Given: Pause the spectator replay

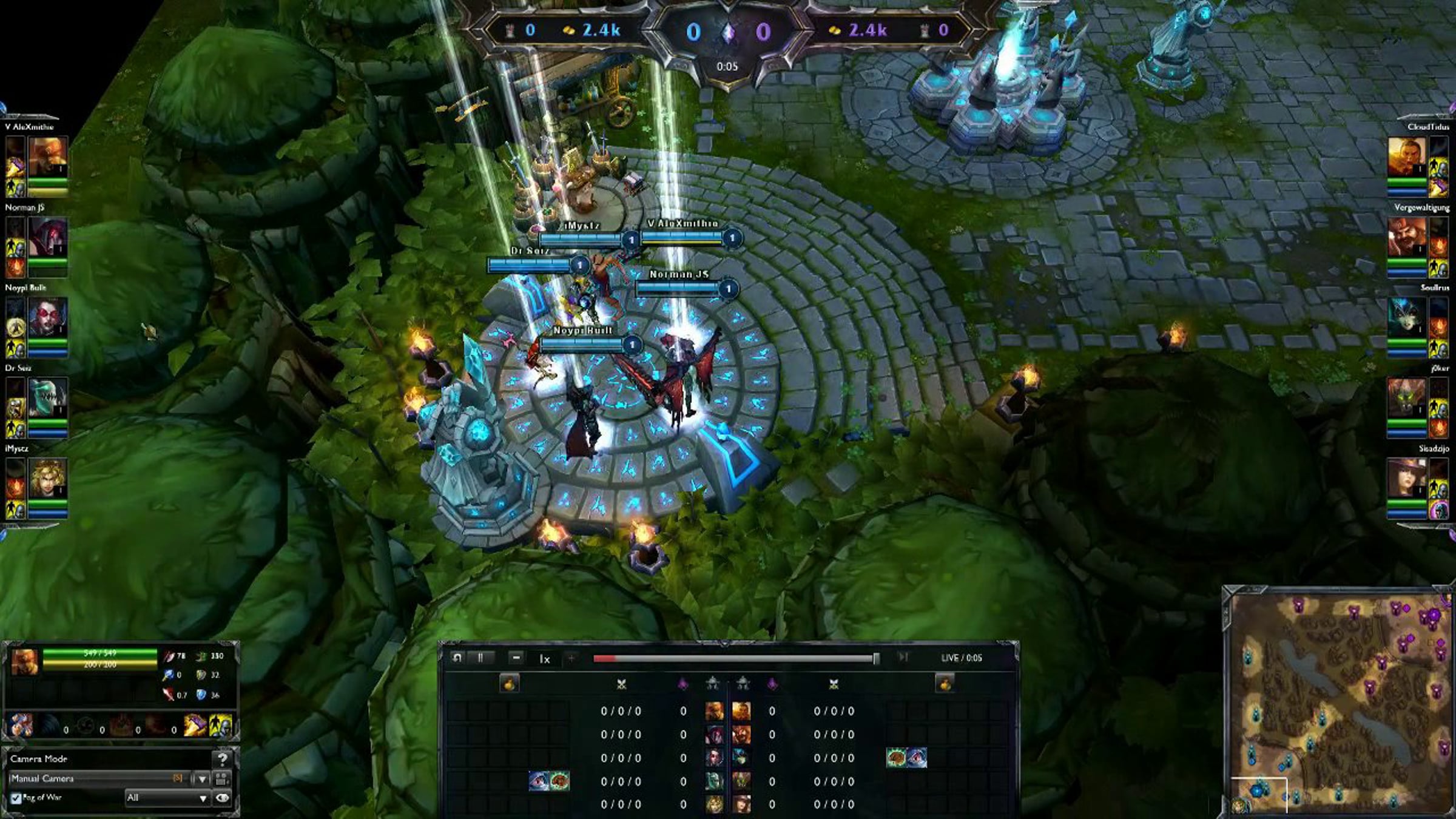Looking at the screenshot, I should point(480,658).
